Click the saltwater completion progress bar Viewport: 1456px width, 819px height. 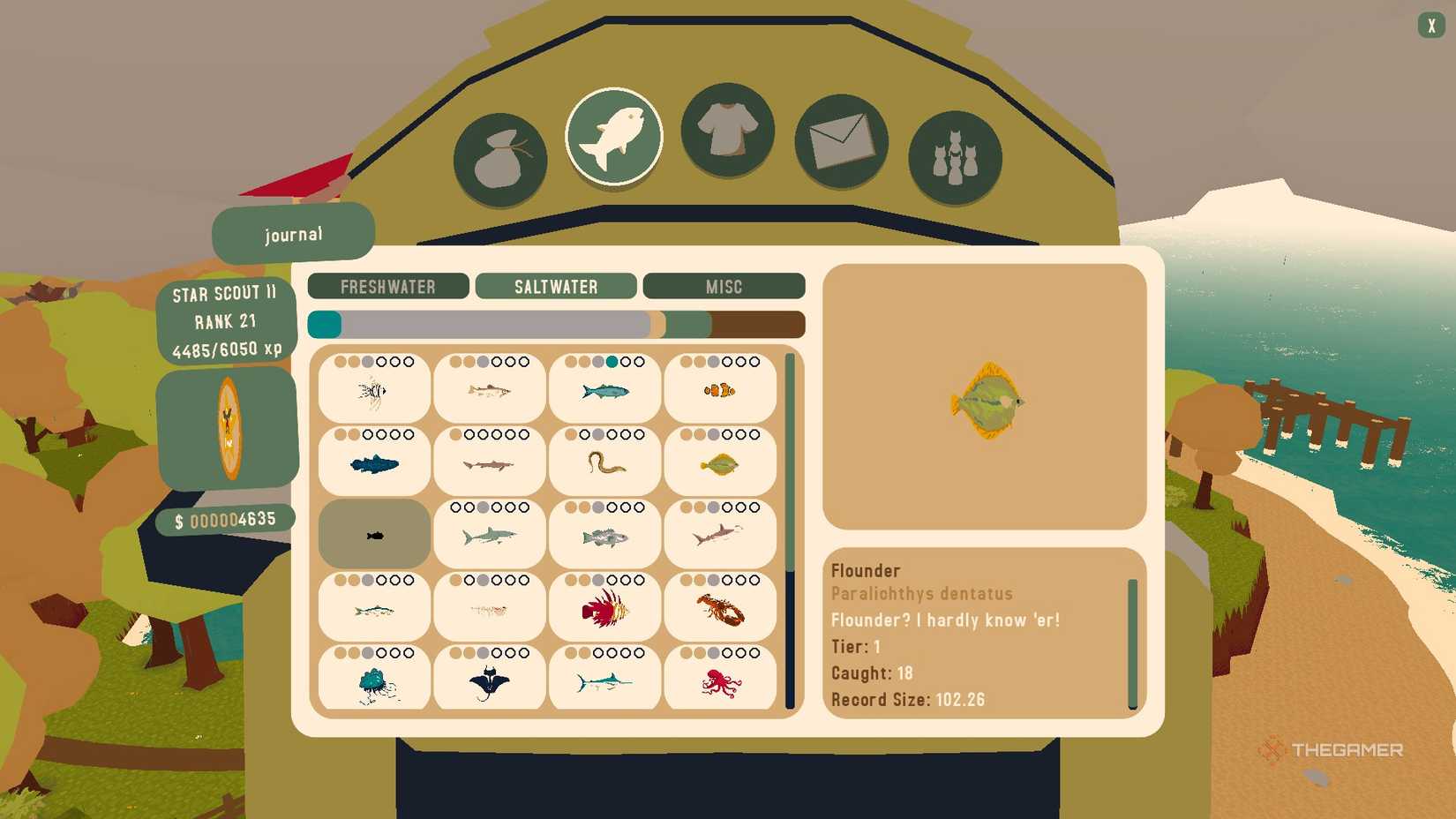pos(555,324)
